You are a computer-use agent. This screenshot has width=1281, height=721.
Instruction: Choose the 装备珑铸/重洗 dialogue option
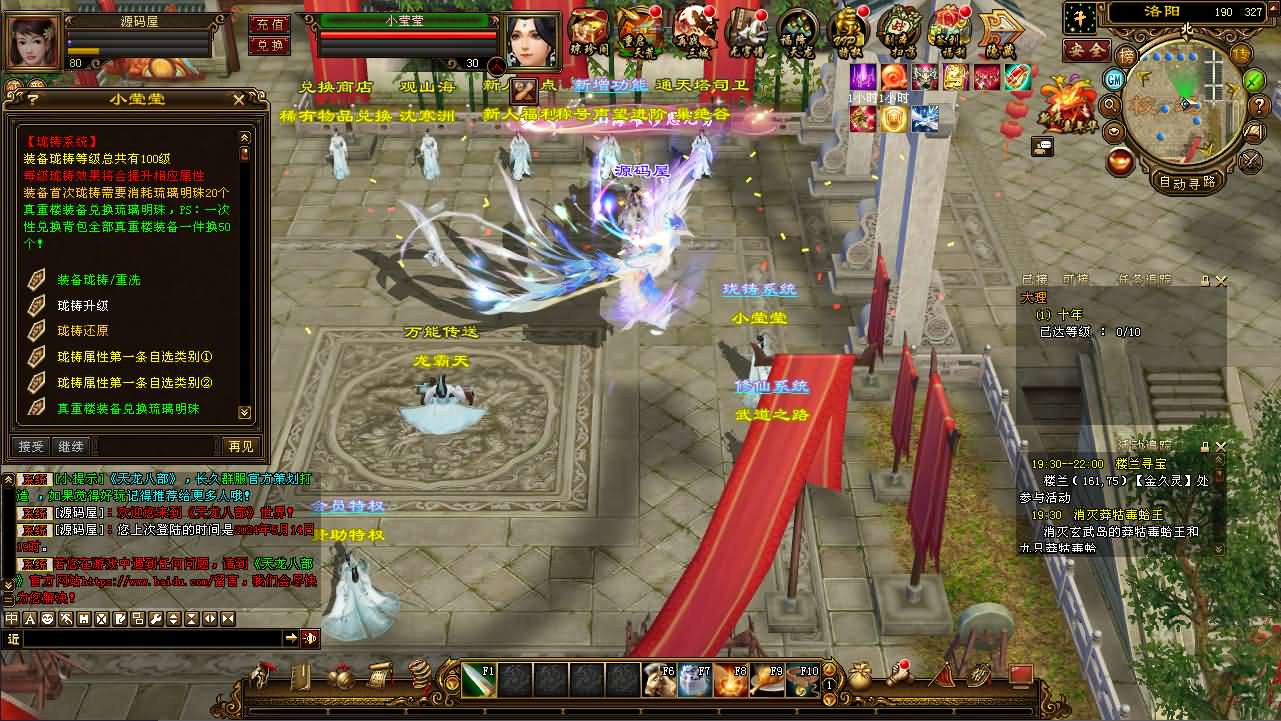[x=98, y=280]
